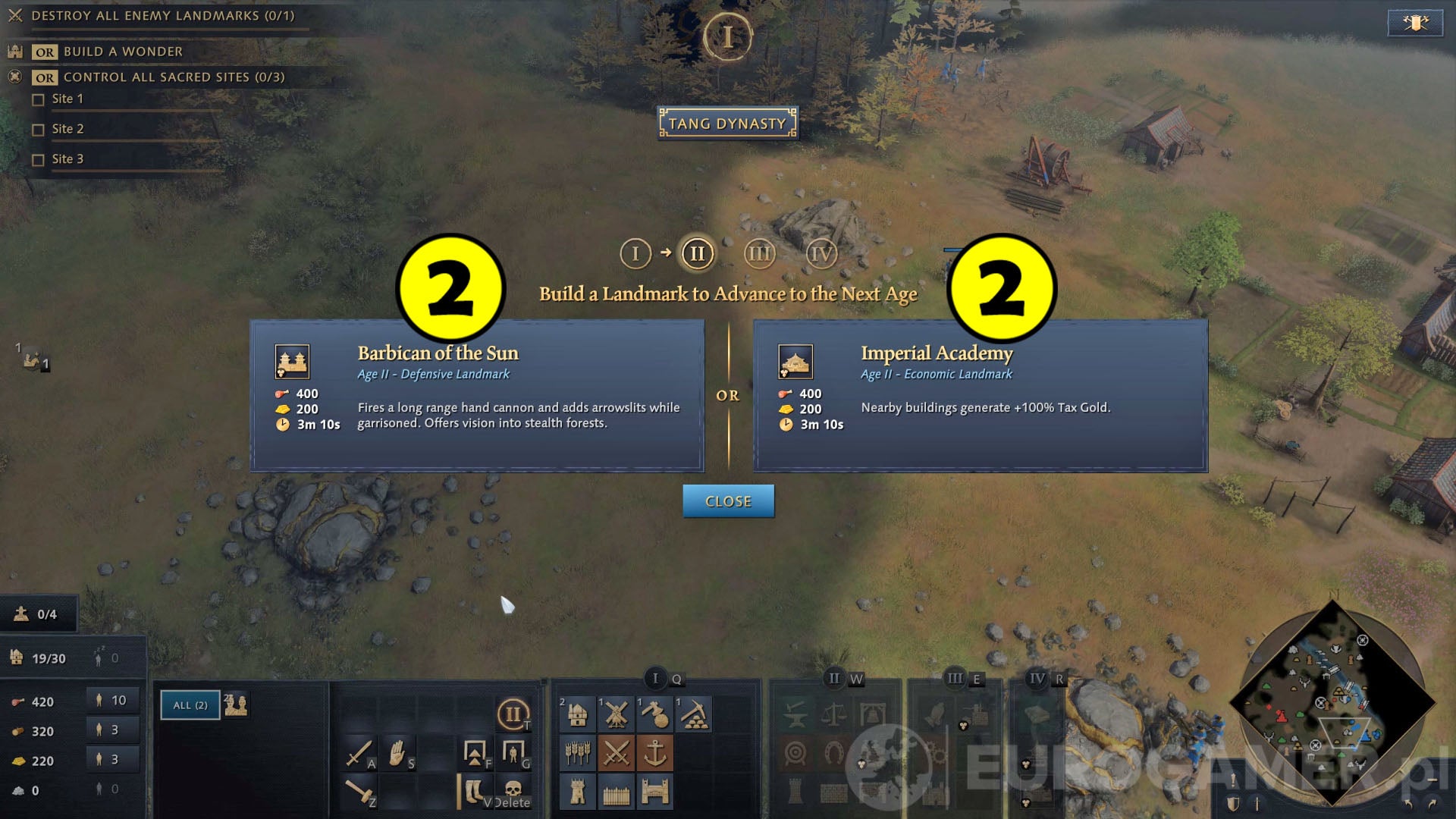Check the Site 1 objective checkbox
1456x819 pixels.
39,99
